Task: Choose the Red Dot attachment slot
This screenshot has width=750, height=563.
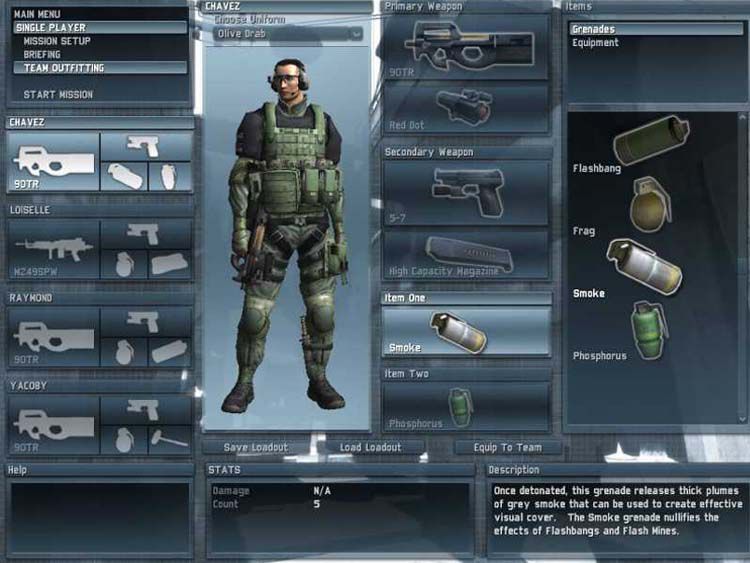Action: coord(466,108)
